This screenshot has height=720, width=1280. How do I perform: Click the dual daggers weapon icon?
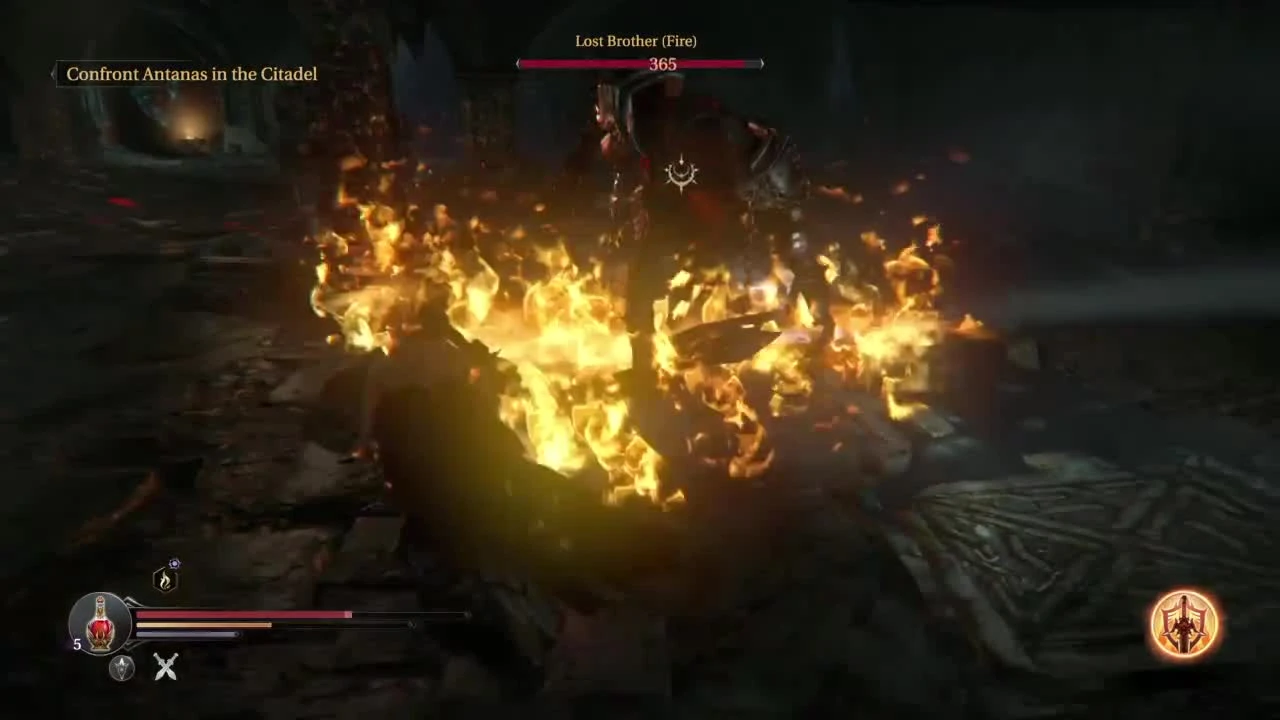tap(166, 668)
